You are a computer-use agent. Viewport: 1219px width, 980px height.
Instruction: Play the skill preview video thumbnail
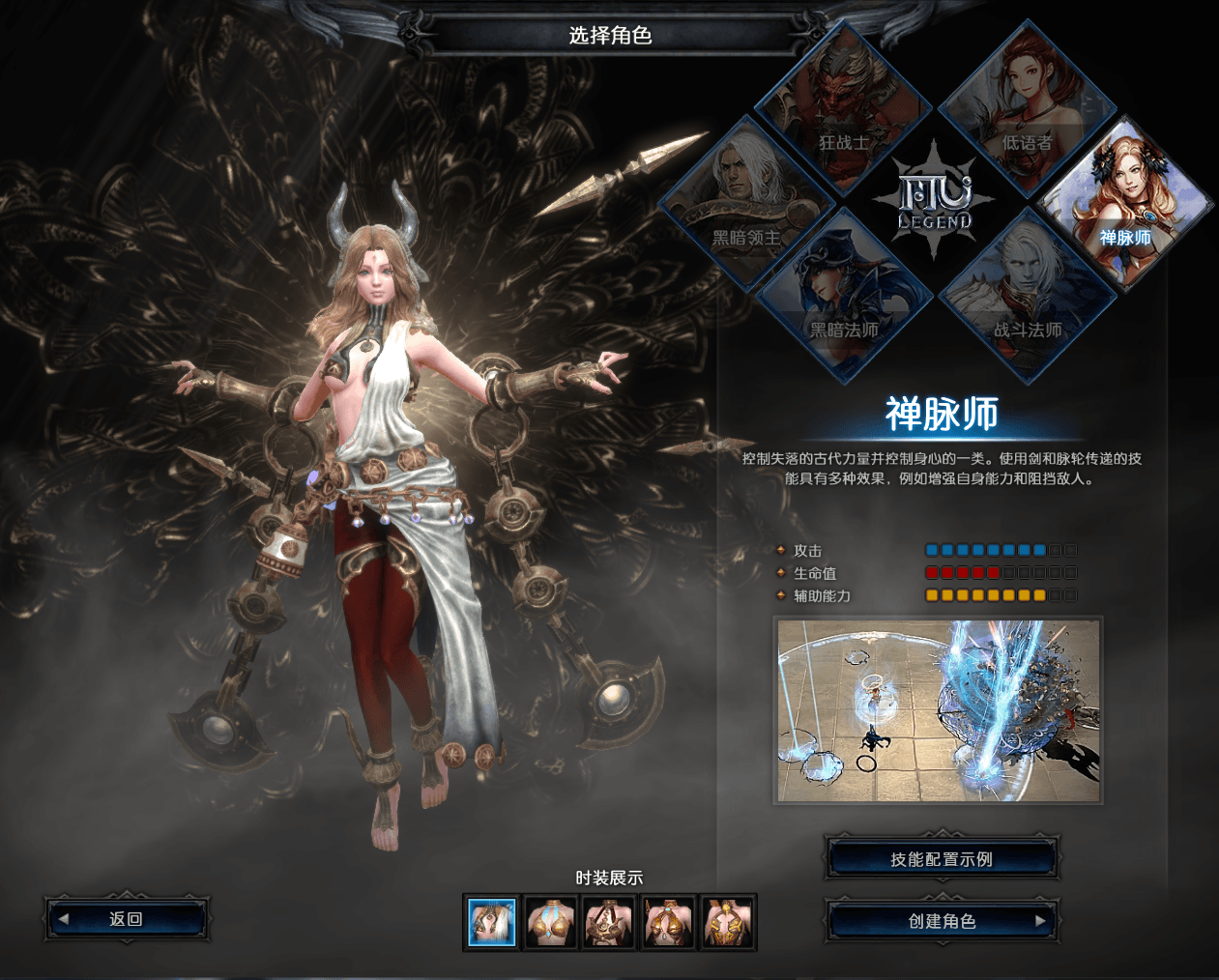click(939, 711)
